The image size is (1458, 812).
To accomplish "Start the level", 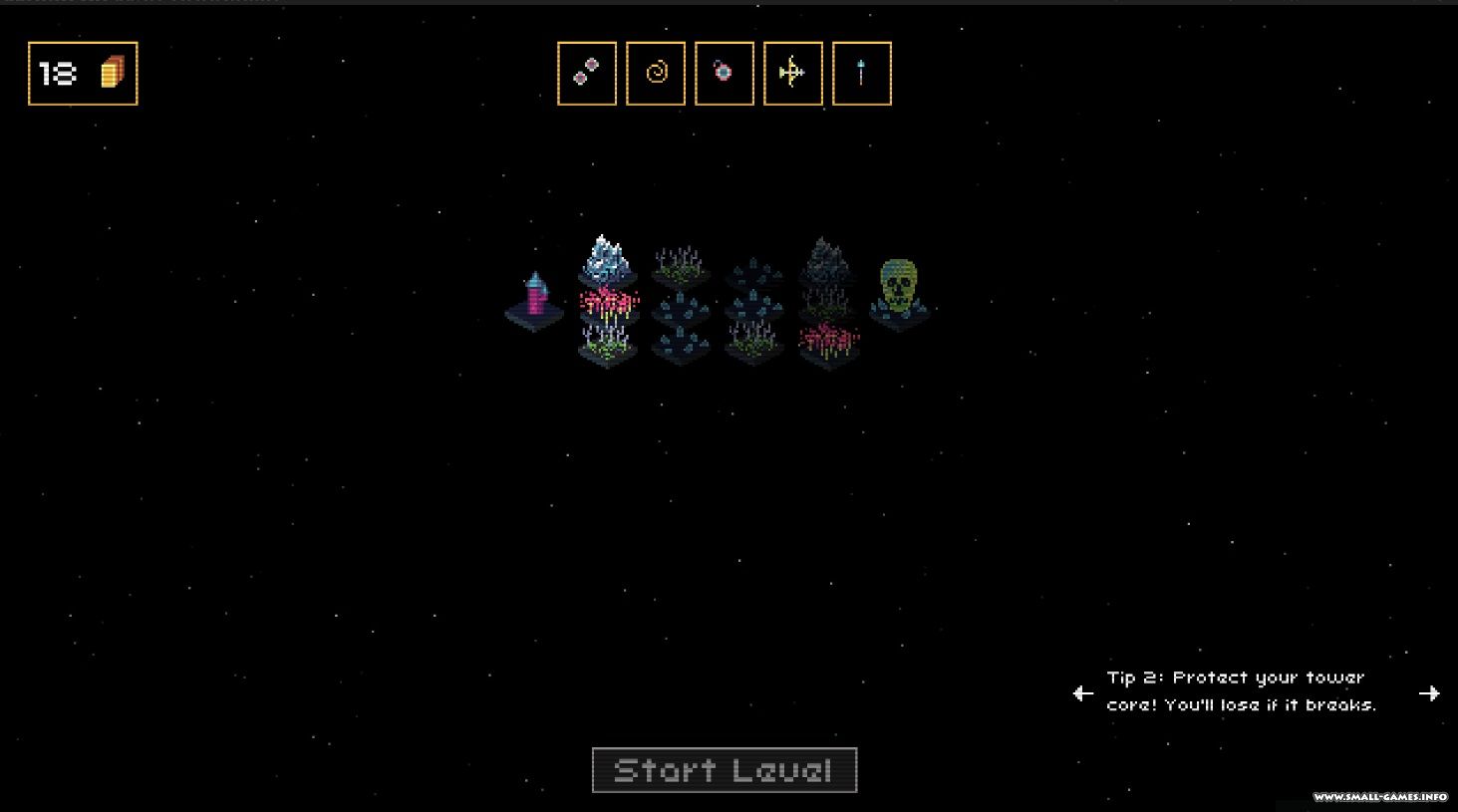I will pos(725,770).
